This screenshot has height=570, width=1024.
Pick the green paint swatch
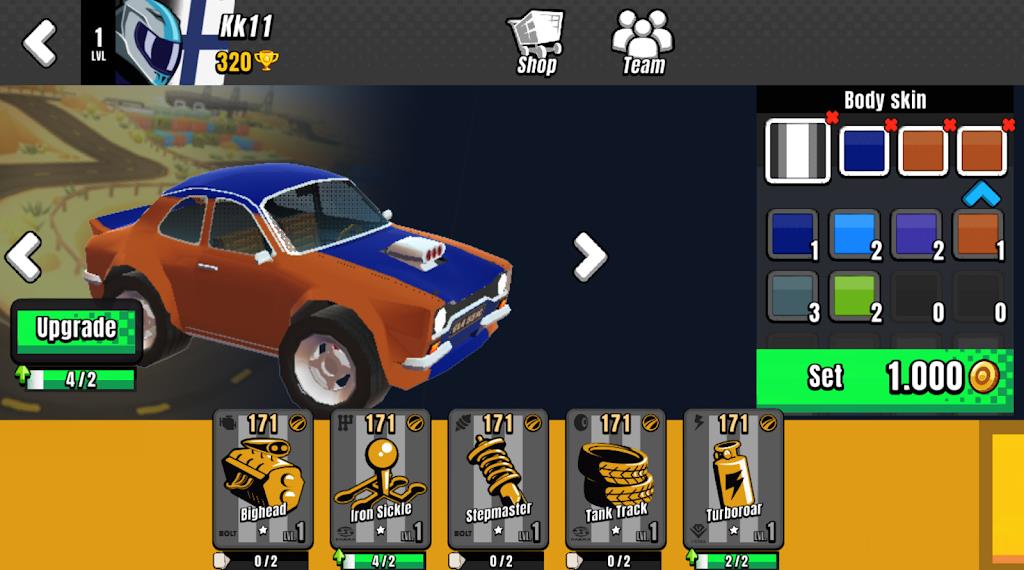[x=853, y=297]
